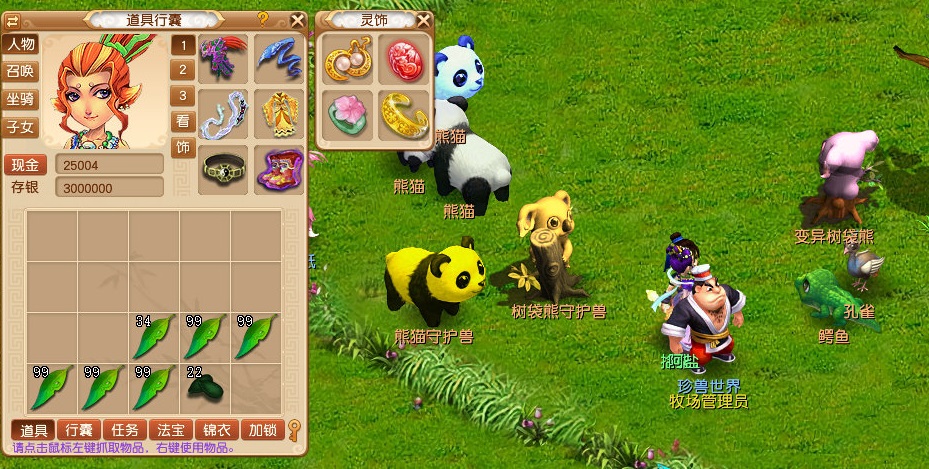The image size is (929, 469).
Task: Open the 坐骑 mount tab
Action: click(20, 99)
